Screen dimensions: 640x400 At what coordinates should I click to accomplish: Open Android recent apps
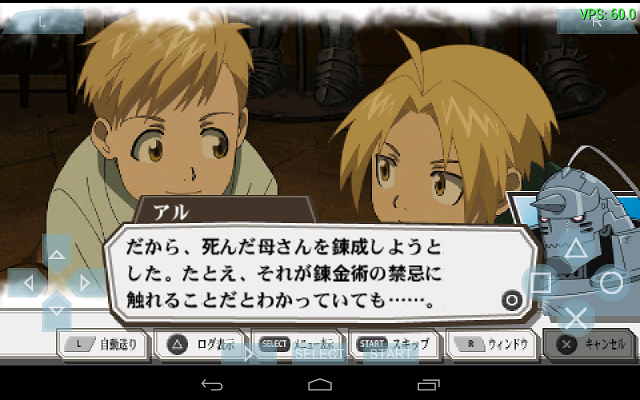428,385
